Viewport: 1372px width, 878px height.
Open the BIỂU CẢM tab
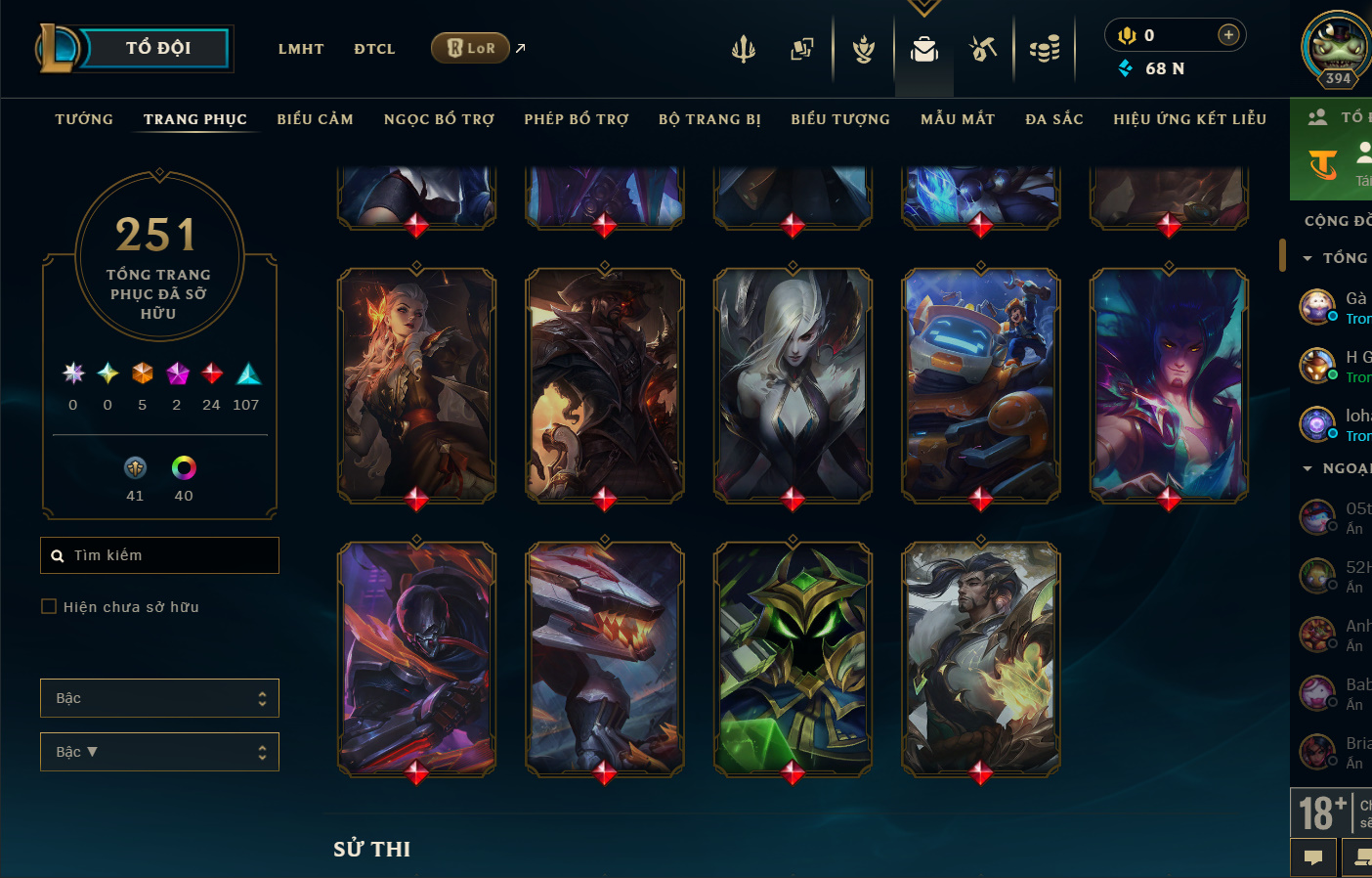[x=315, y=119]
